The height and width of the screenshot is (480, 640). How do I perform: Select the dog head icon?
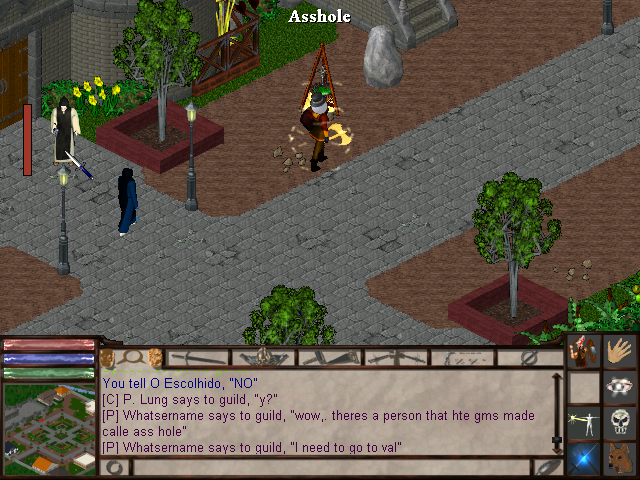[620, 458]
